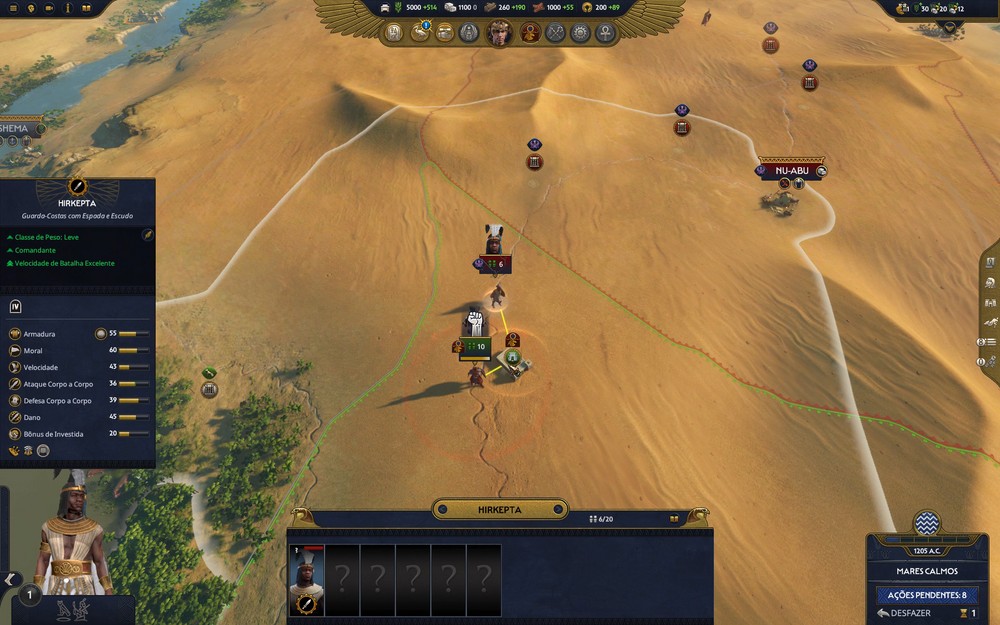Image resolution: width=1000 pixels, height=625 pixels.
Task: Open the encyclopedia book icon
Action: [x=86, y=8]
